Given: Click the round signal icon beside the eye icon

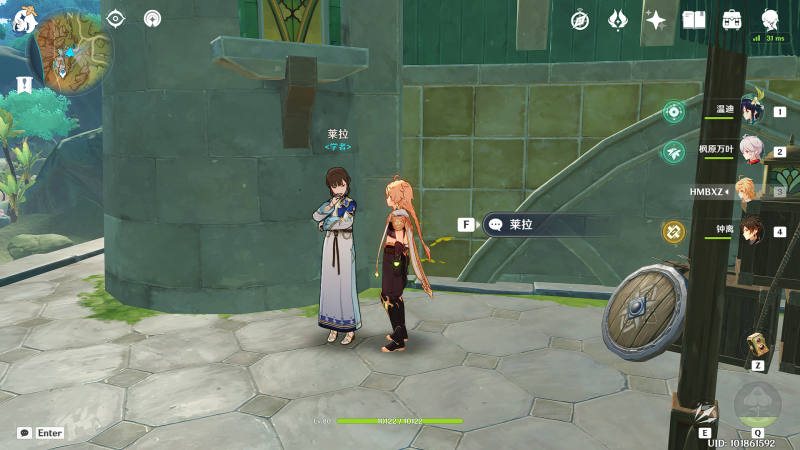Looking at the screenshot, I should pos(152,18).
